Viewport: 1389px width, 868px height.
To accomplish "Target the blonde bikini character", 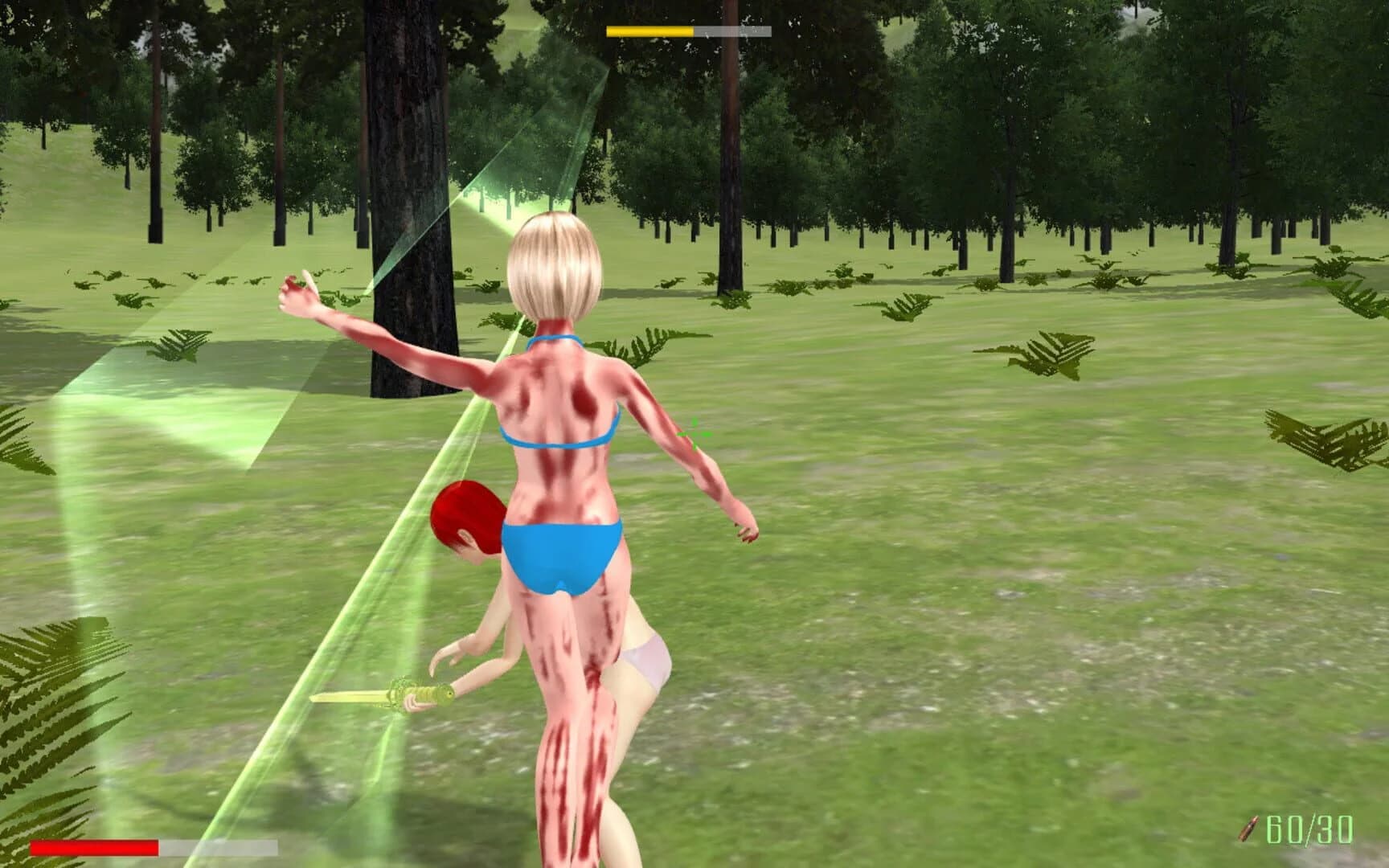I will click(x=563, y=442).
